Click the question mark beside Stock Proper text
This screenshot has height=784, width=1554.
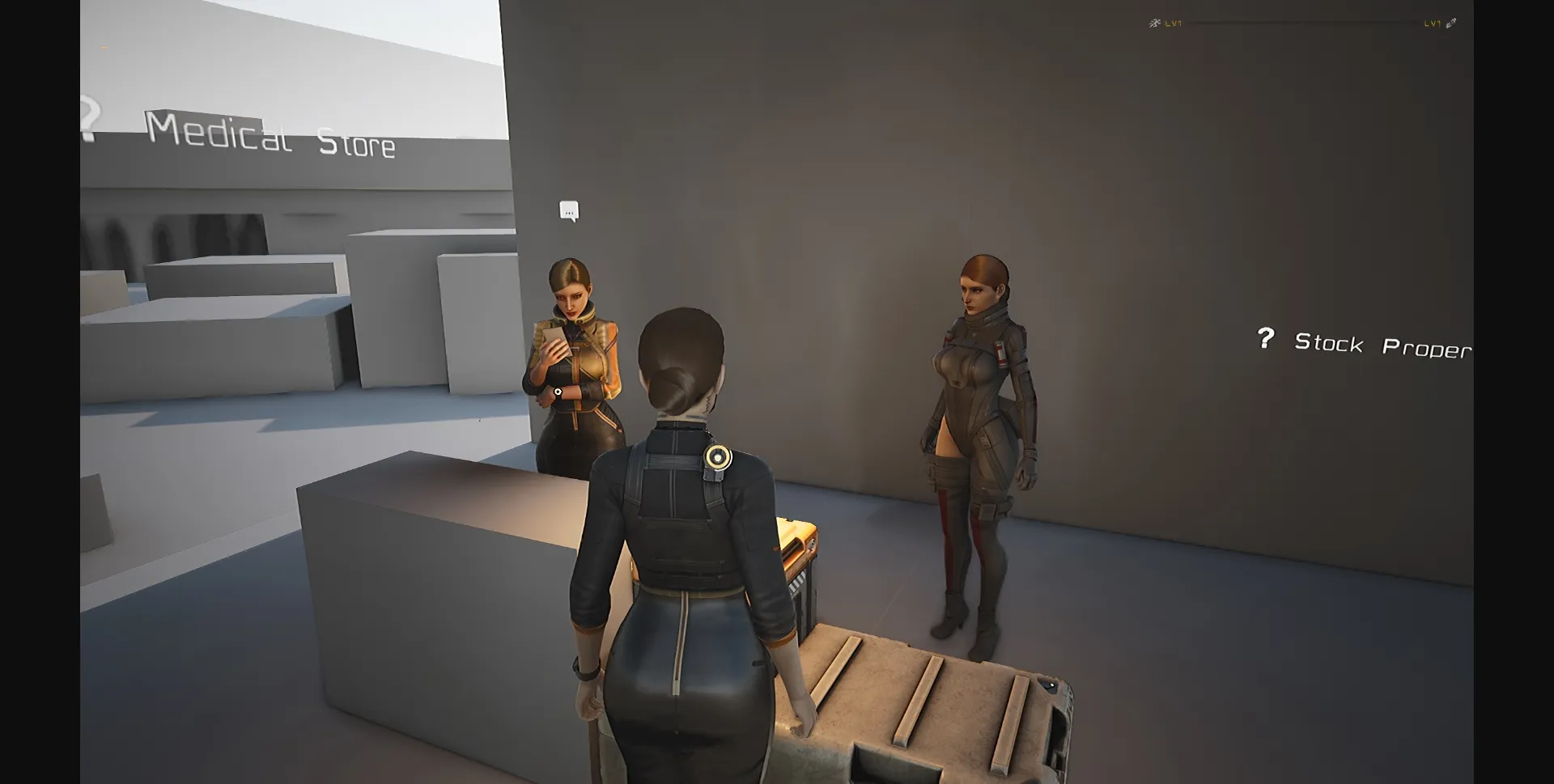1266,339
